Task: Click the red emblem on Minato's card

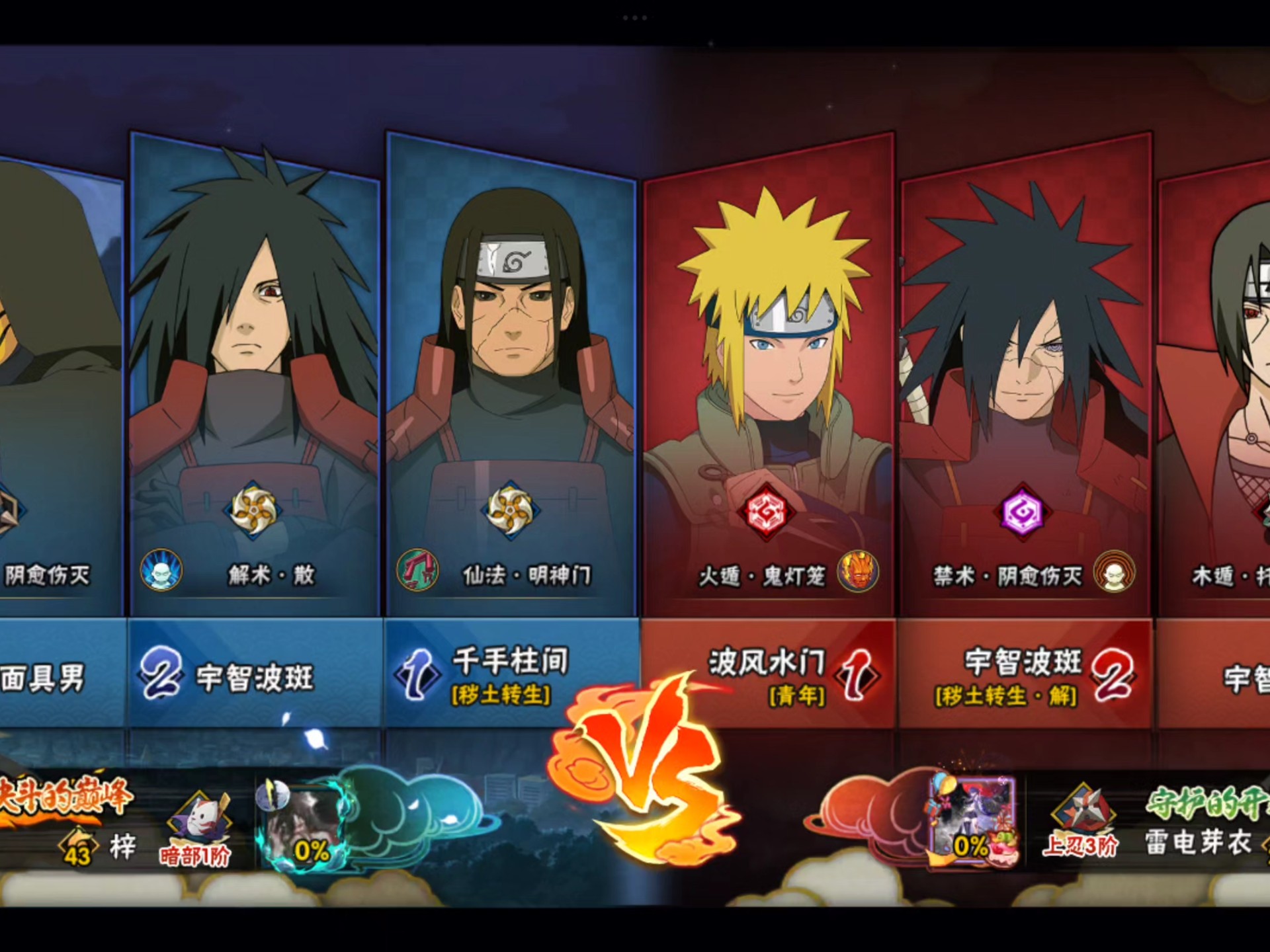Action: (765, 512)
